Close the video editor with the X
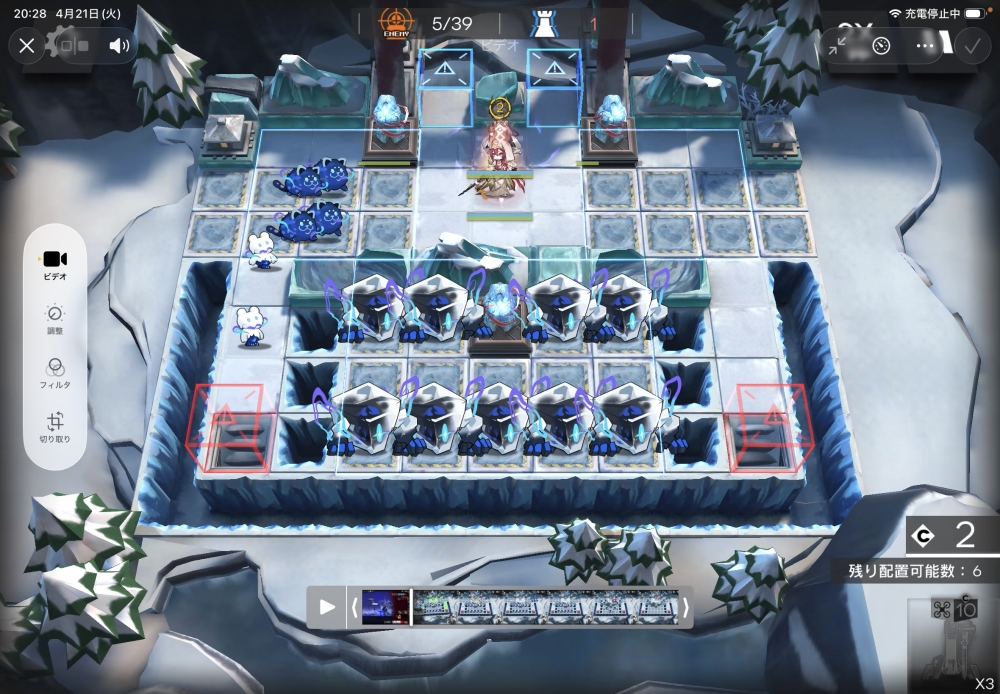 coord(27,45)
